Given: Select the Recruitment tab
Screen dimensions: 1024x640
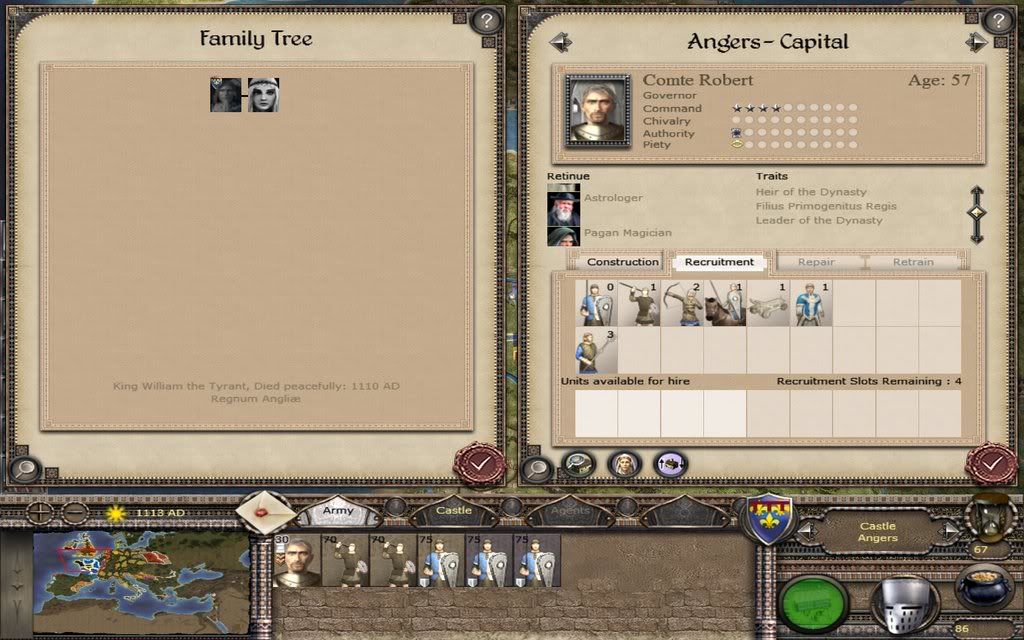Looking at the screenshot, I should (719, 262).
